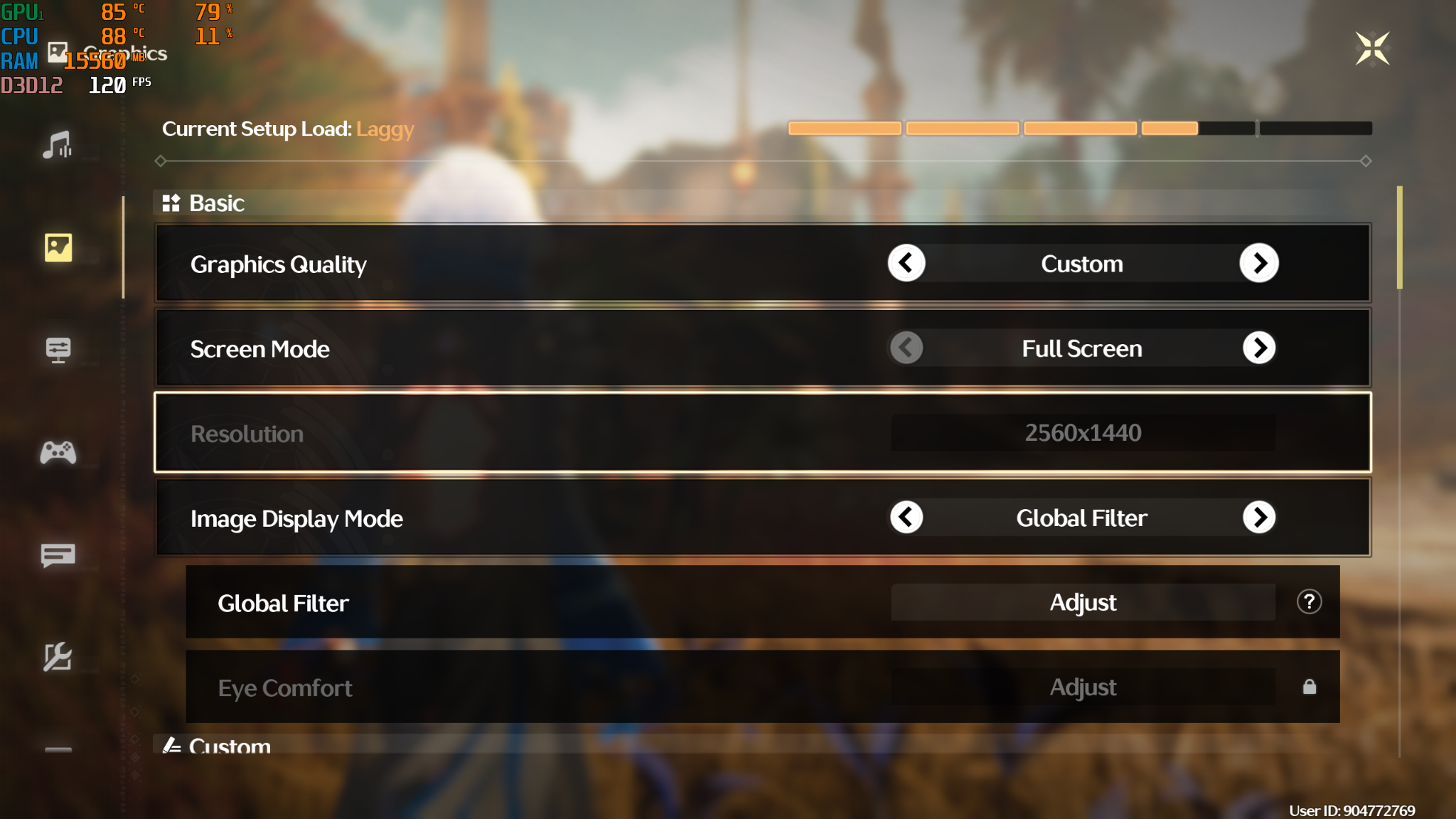Open the wrench tools settings tab
The width and height of the screenshot is (1456, 819).
[58, 657]
